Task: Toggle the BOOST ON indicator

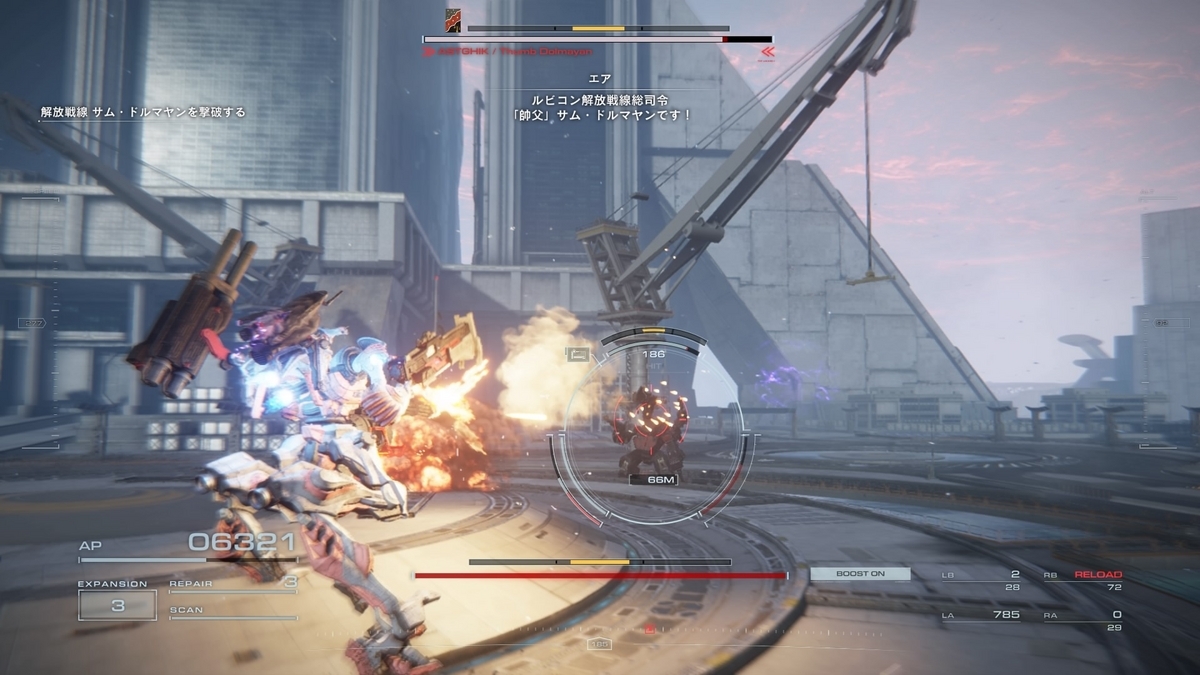Action: click(860, 574)
